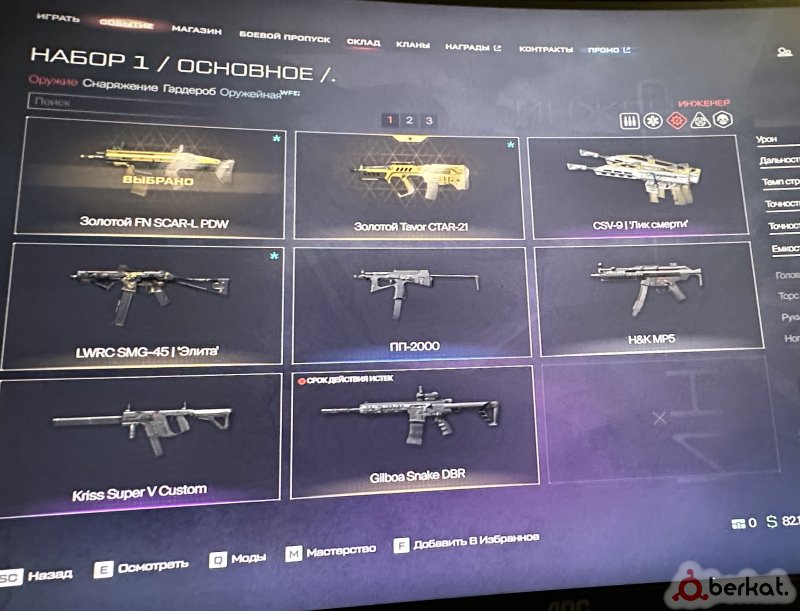Click the Поиск search field

150,102
